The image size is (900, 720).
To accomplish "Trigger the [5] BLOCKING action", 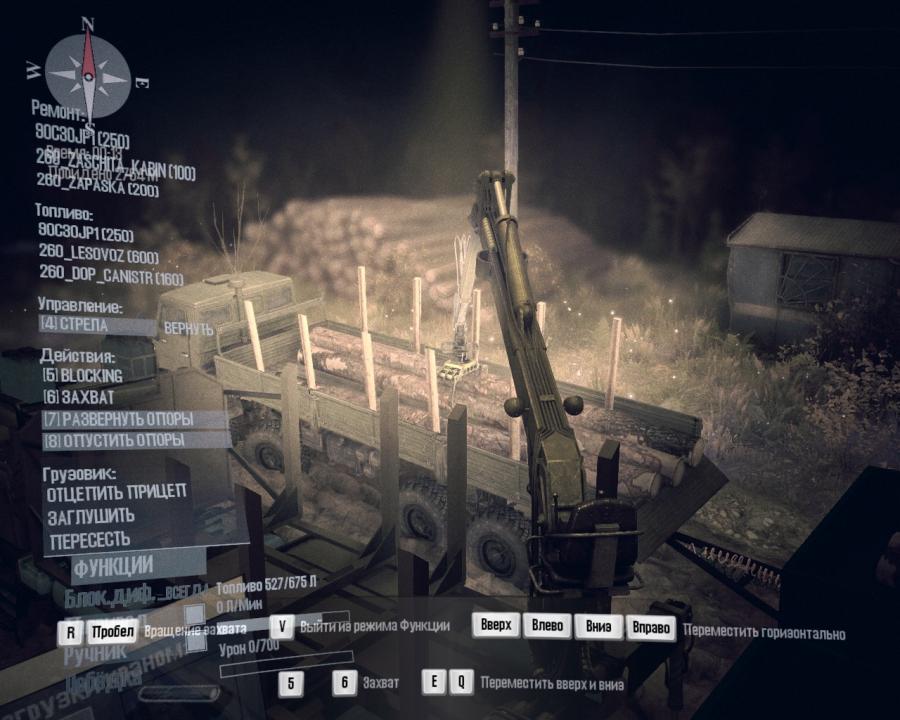I will [81, 375].
